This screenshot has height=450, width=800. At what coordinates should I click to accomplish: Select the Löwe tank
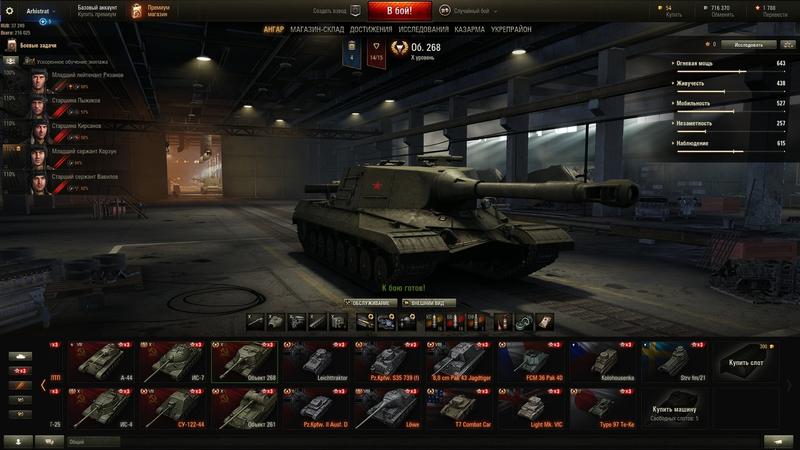coord(388,407)
